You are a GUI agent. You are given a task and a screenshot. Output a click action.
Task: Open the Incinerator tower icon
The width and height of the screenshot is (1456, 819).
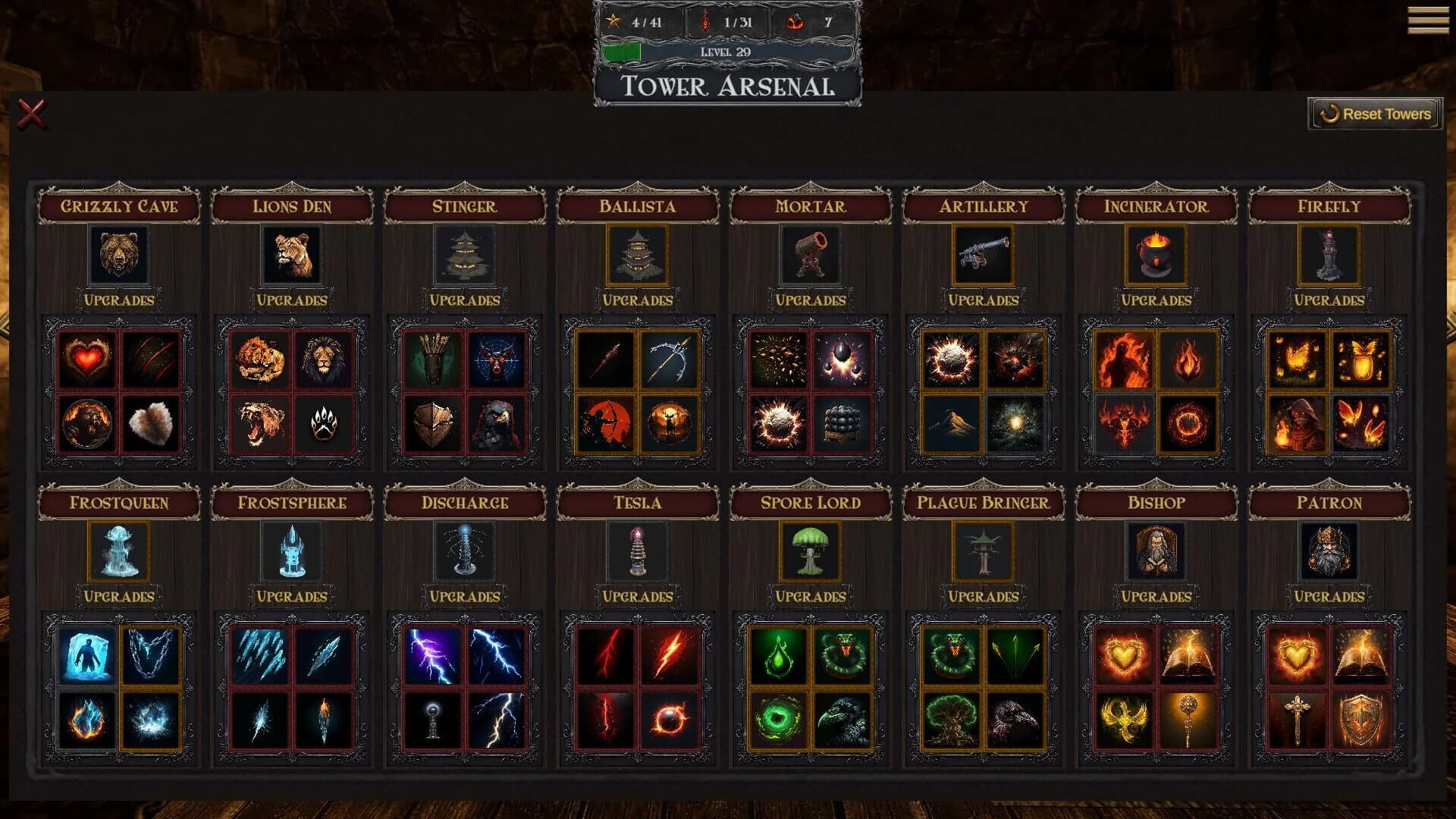click(1156, 255)
